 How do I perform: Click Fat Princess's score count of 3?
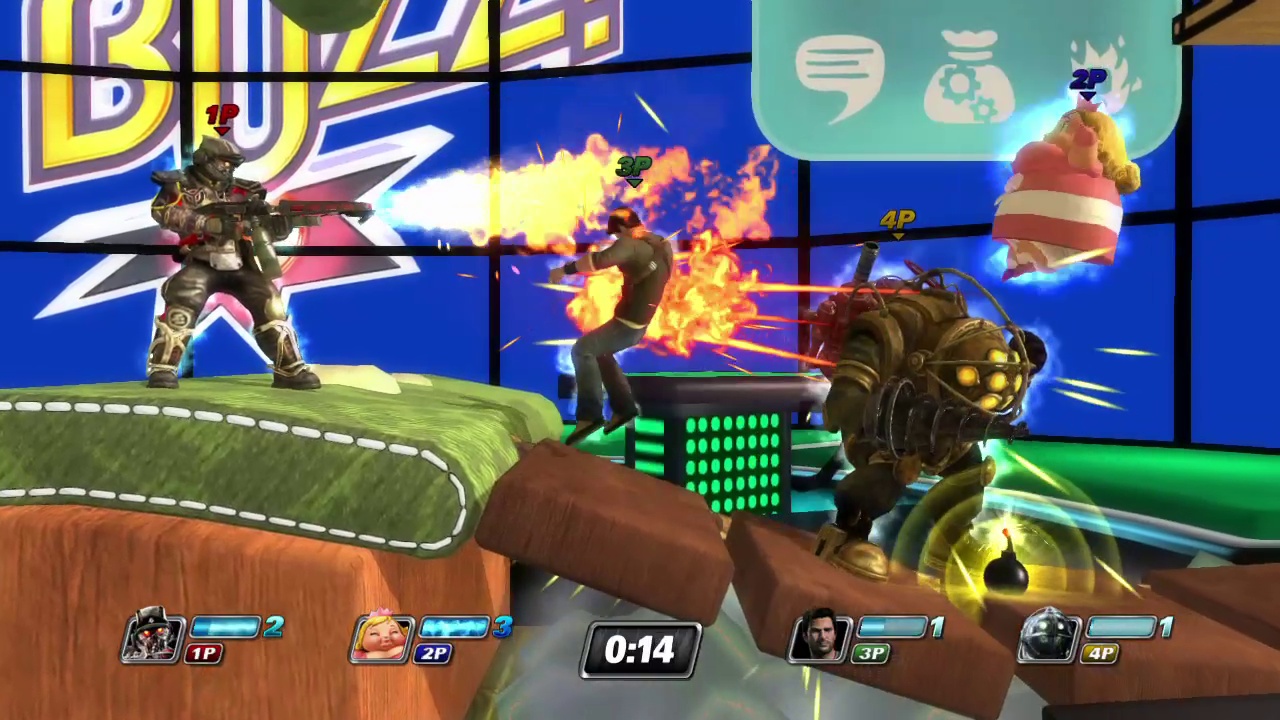(x=505, y=628)
